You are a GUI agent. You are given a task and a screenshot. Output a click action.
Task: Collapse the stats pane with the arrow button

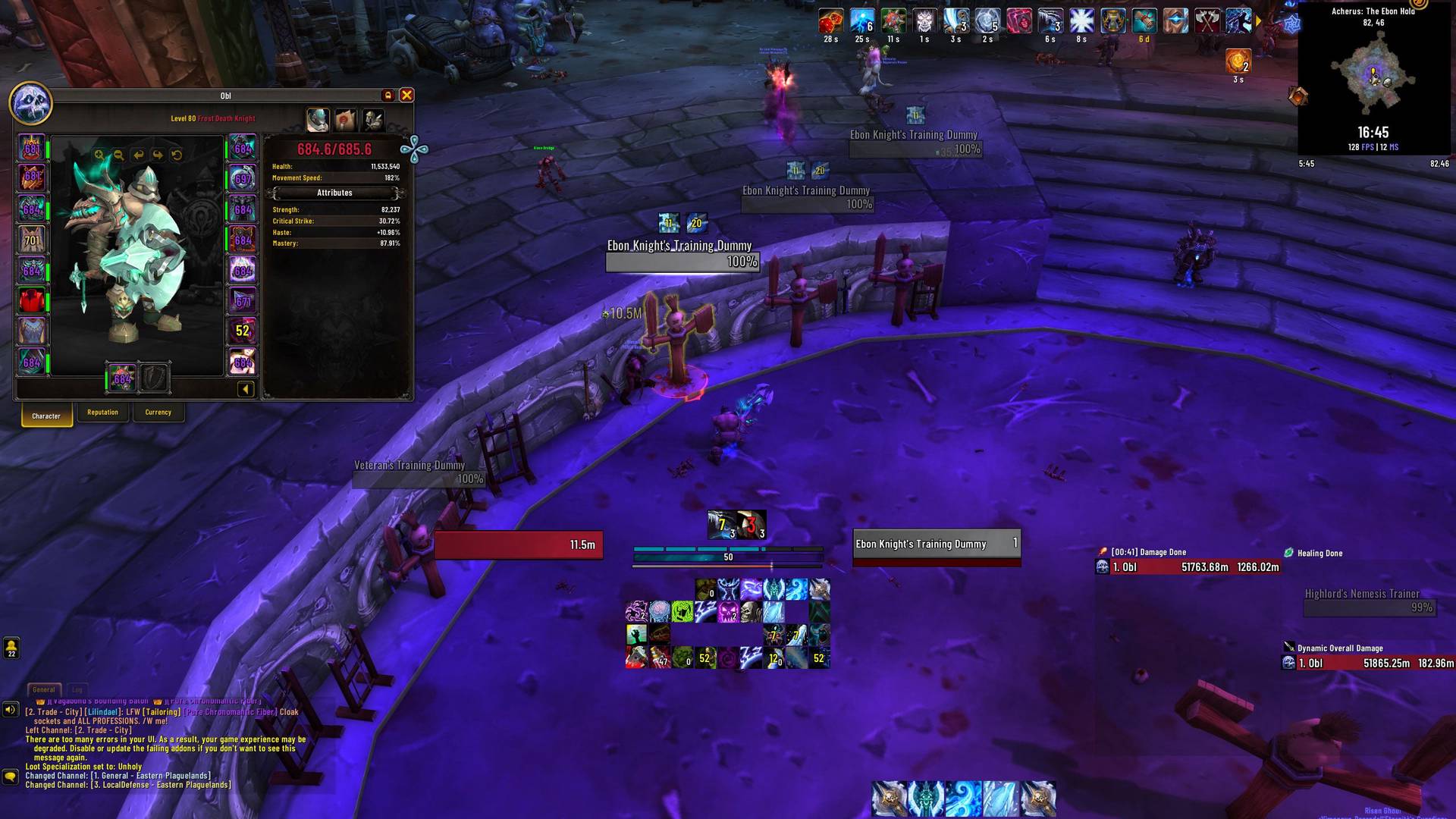coord(245,389)
